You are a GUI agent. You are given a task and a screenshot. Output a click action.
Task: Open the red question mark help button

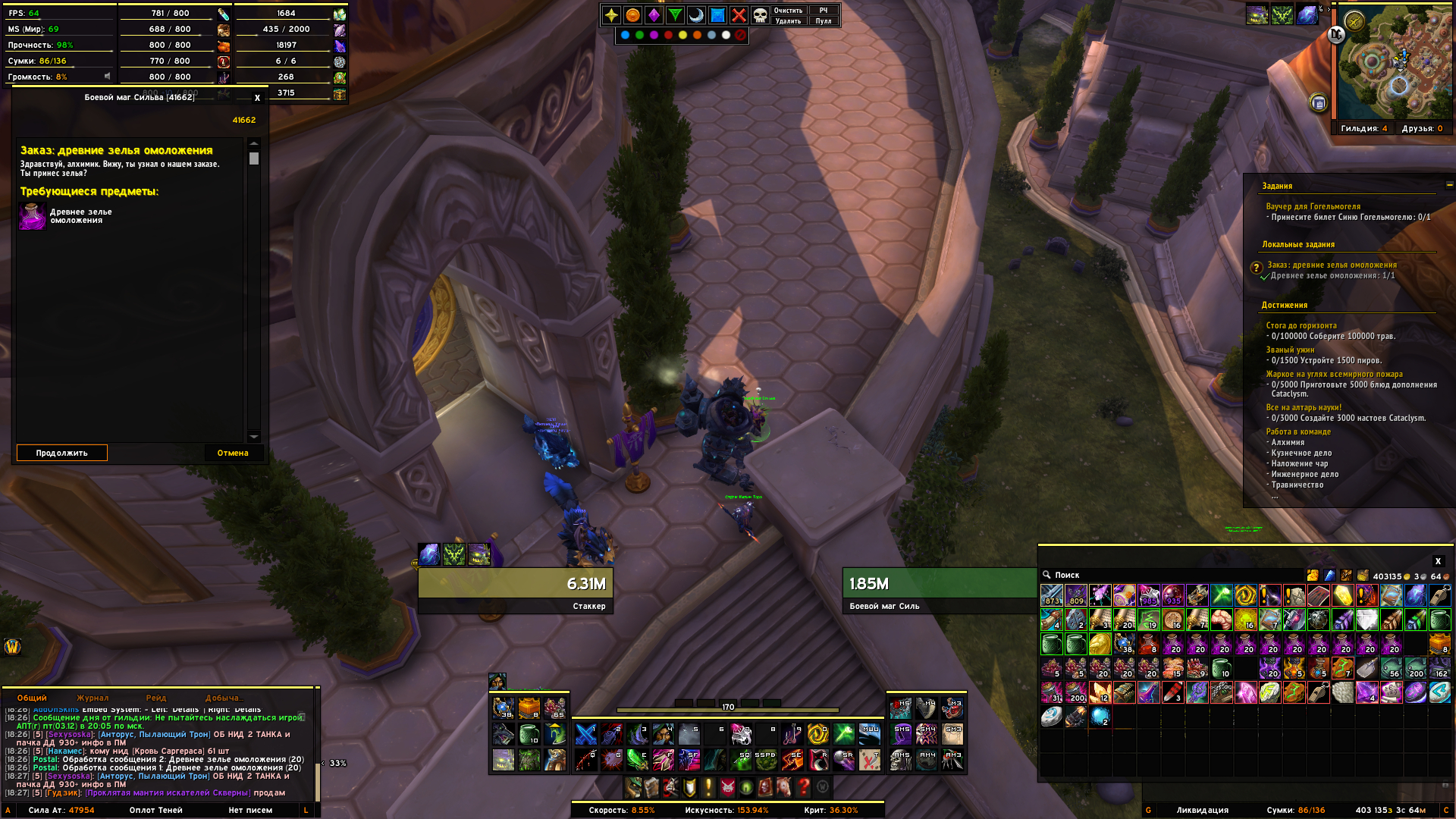[x=804, y=787]
